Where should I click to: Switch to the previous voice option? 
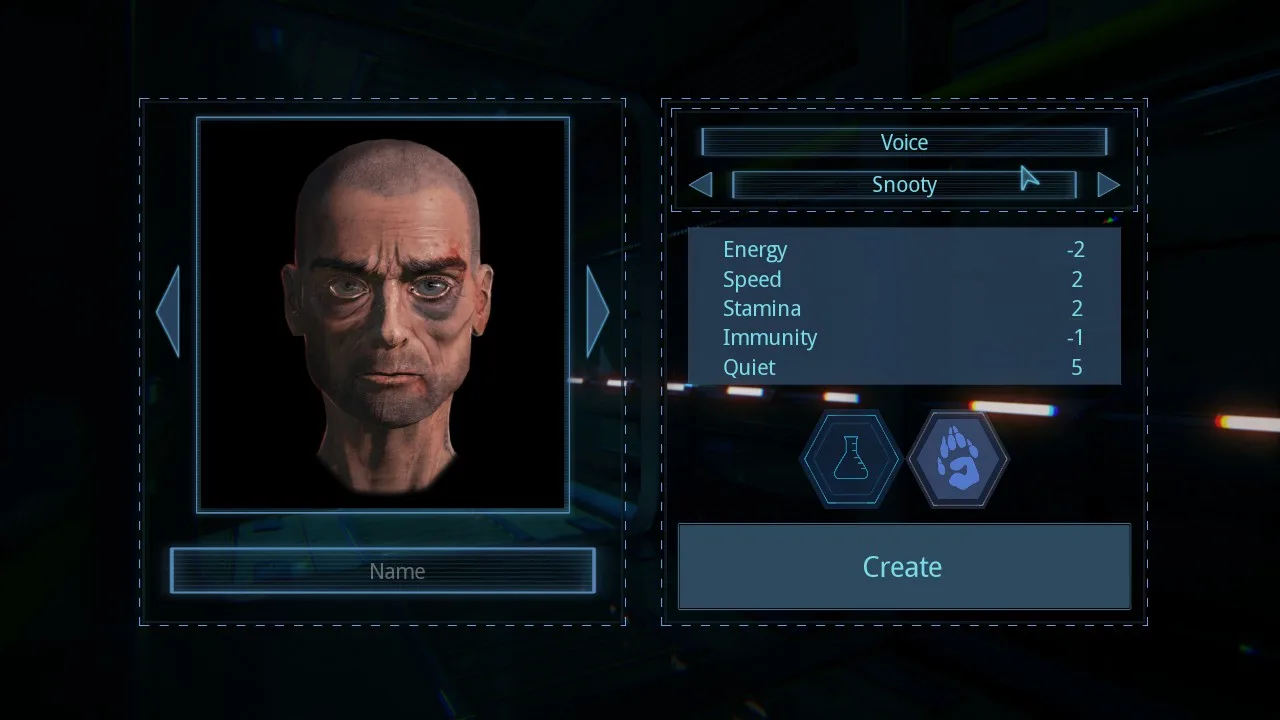pyautogui.click(x=701, y=185)
